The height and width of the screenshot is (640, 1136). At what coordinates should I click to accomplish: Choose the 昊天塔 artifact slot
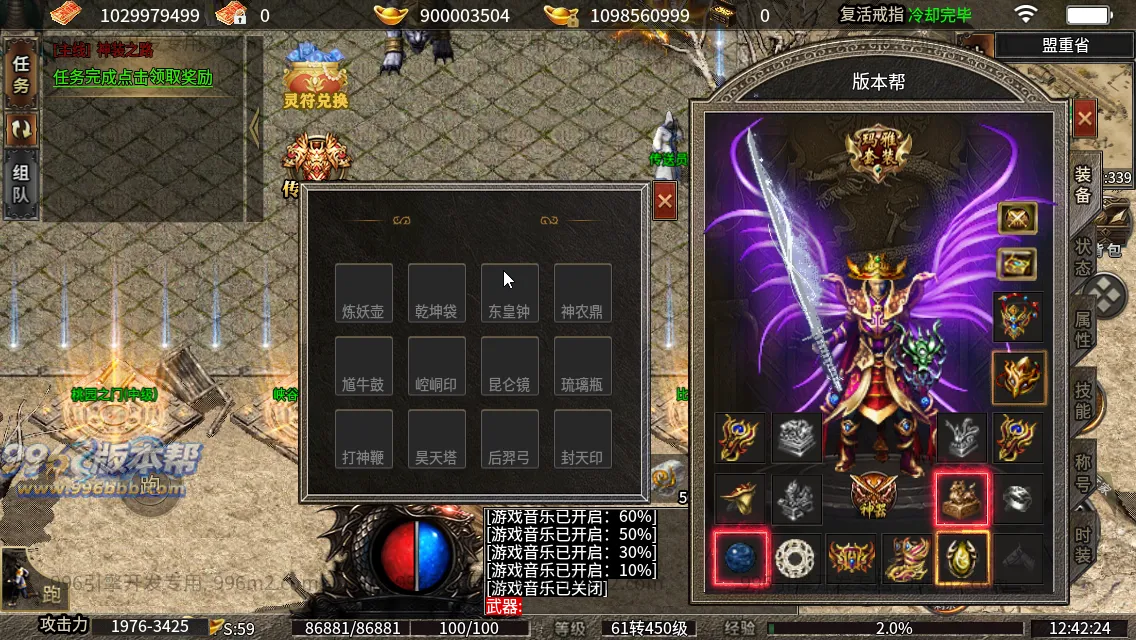point(436,439)
